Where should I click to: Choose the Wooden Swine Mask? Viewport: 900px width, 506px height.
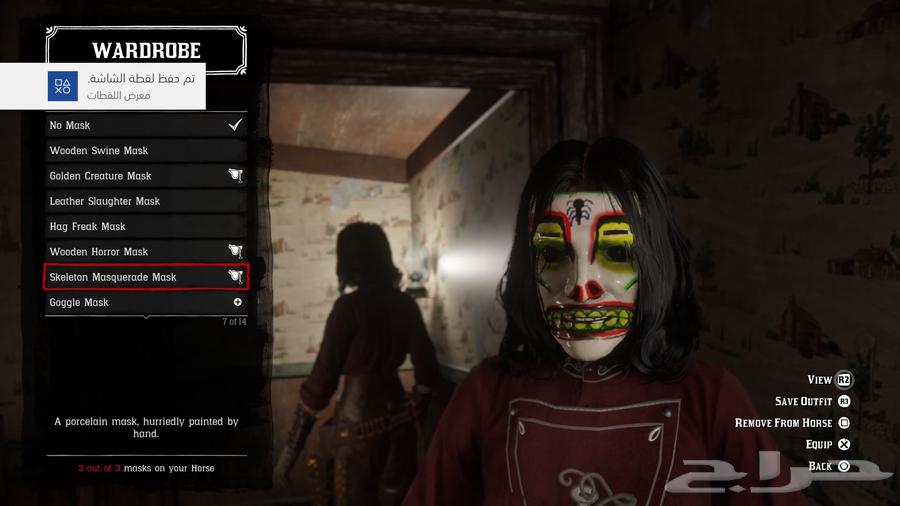(x=146, y=151)
